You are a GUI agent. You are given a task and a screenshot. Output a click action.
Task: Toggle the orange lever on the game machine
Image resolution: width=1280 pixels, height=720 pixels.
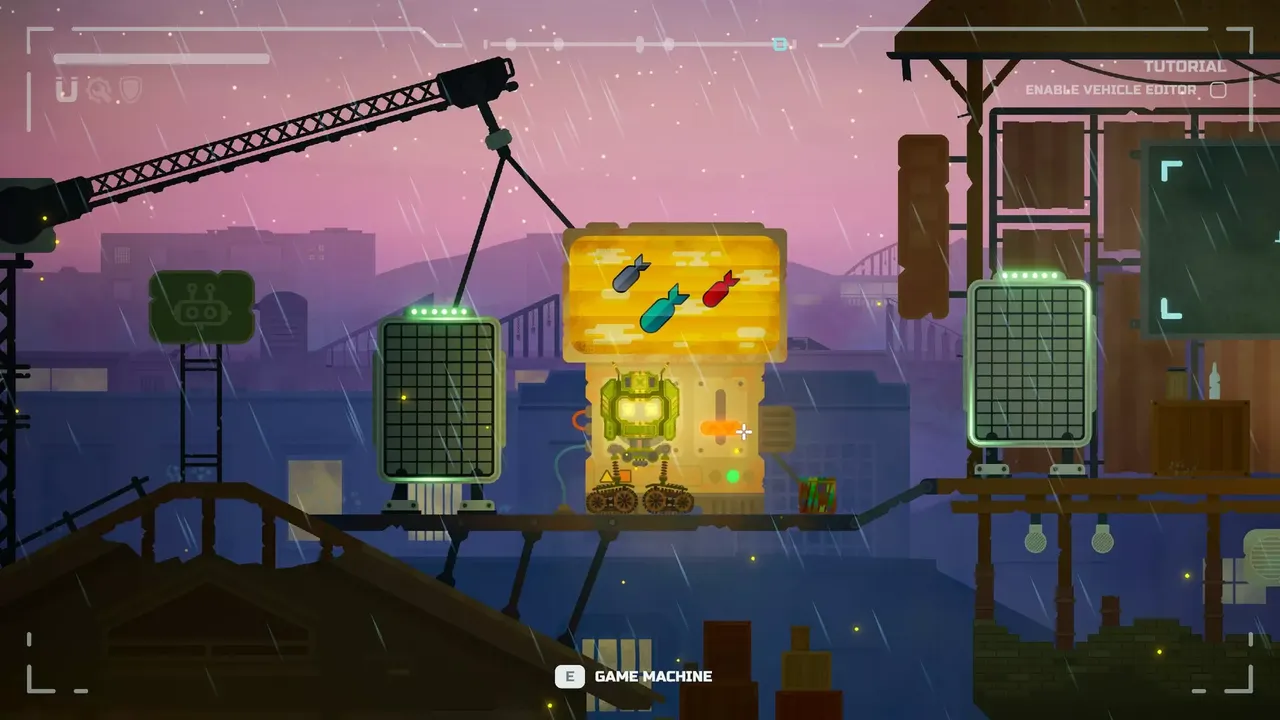coord(718,427)
